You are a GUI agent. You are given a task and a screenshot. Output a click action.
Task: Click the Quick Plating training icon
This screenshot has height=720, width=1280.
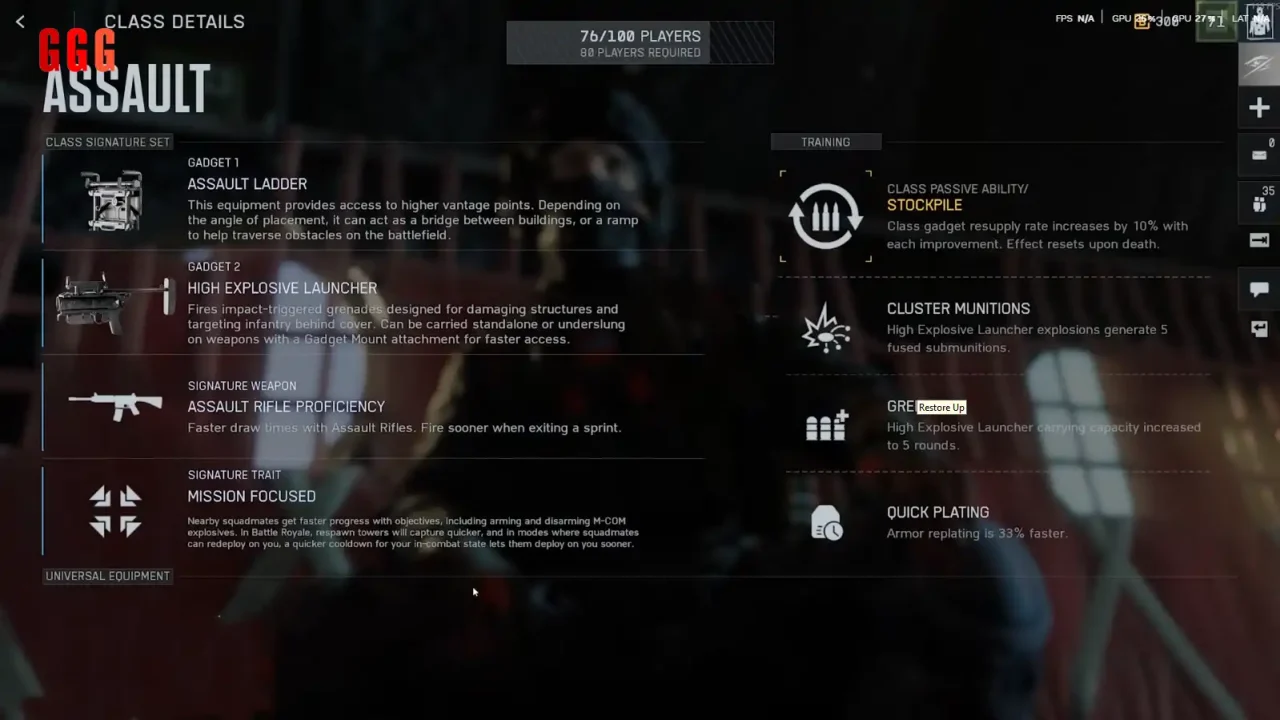click(825, 522)
